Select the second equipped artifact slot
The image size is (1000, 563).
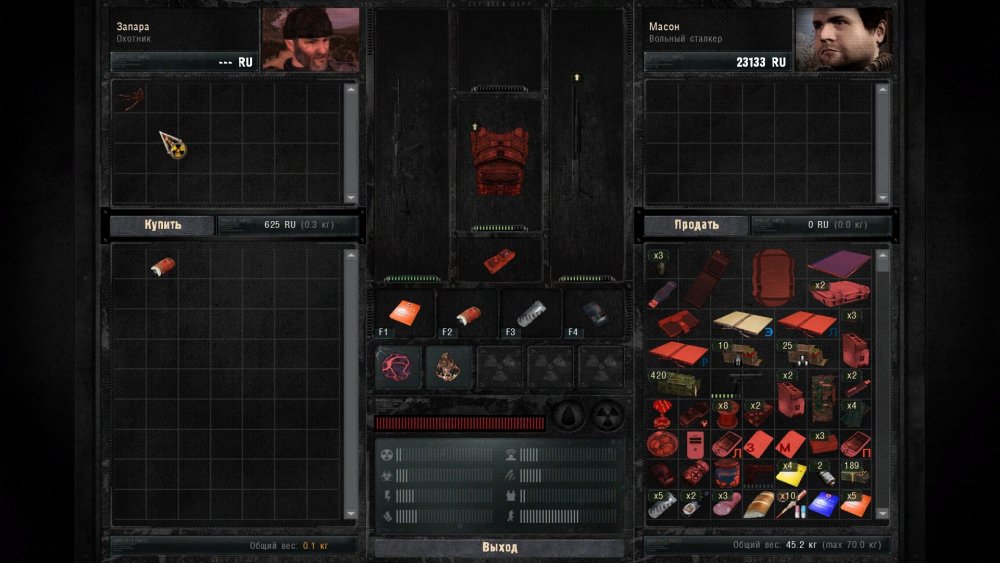[x=449, y=367]
